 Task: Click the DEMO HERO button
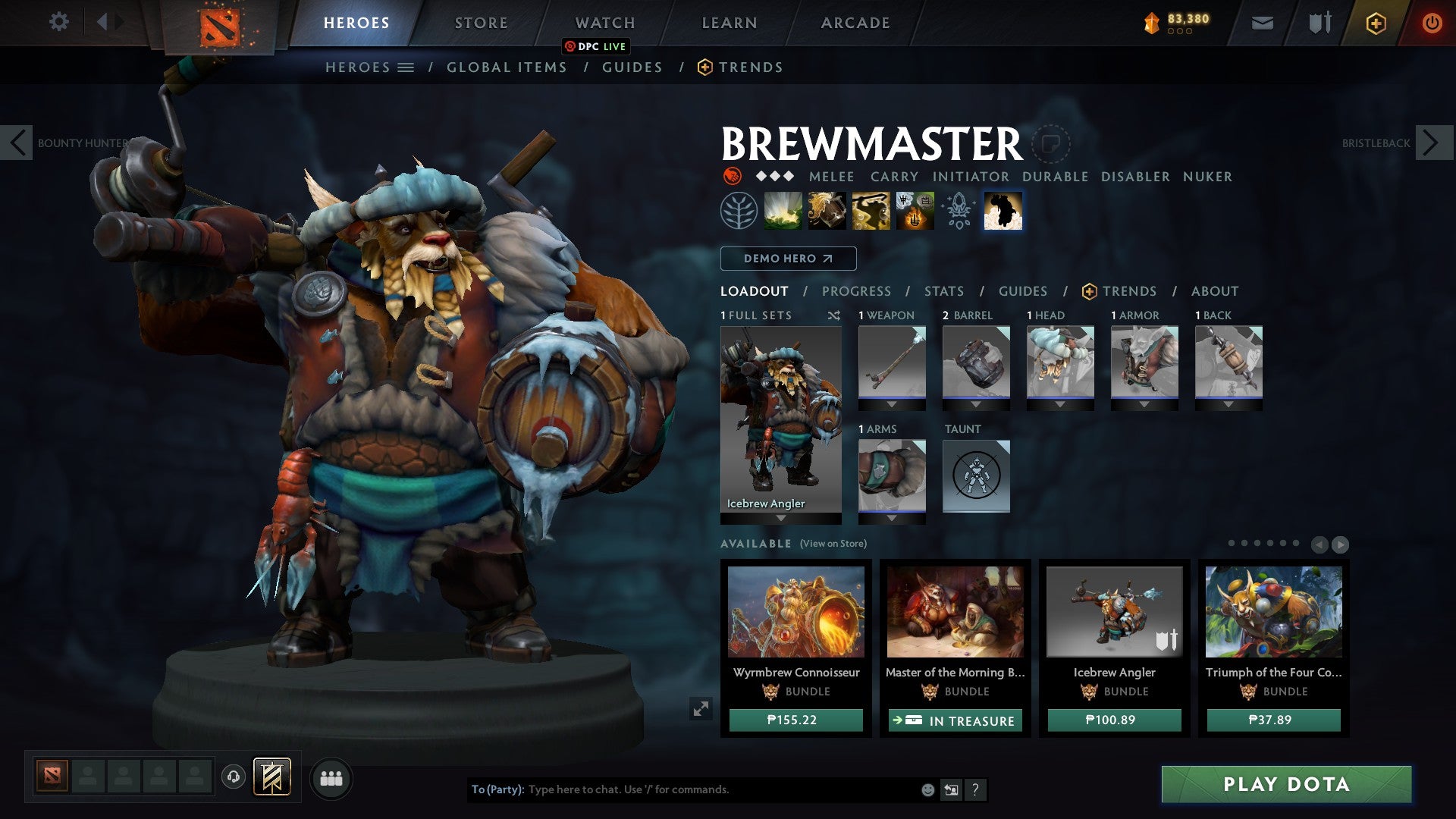[x=788, y=259]
